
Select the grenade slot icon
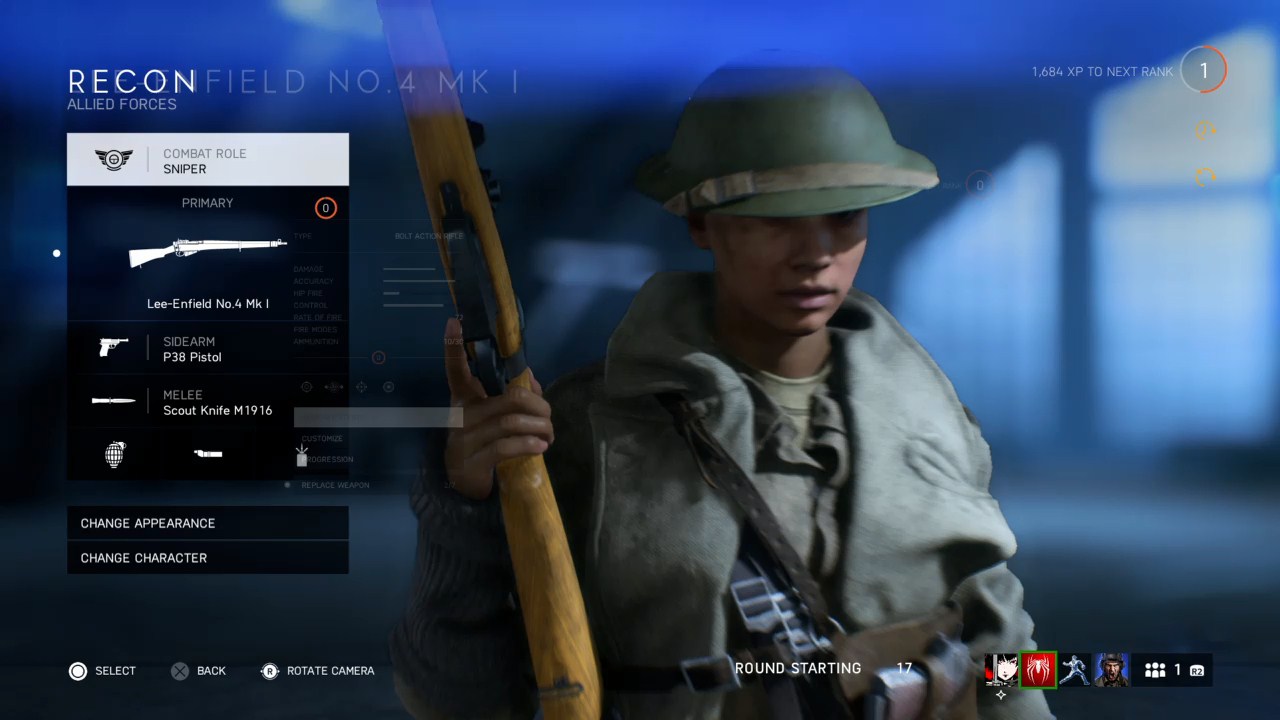pyautogui.click(x=114, y=454)
